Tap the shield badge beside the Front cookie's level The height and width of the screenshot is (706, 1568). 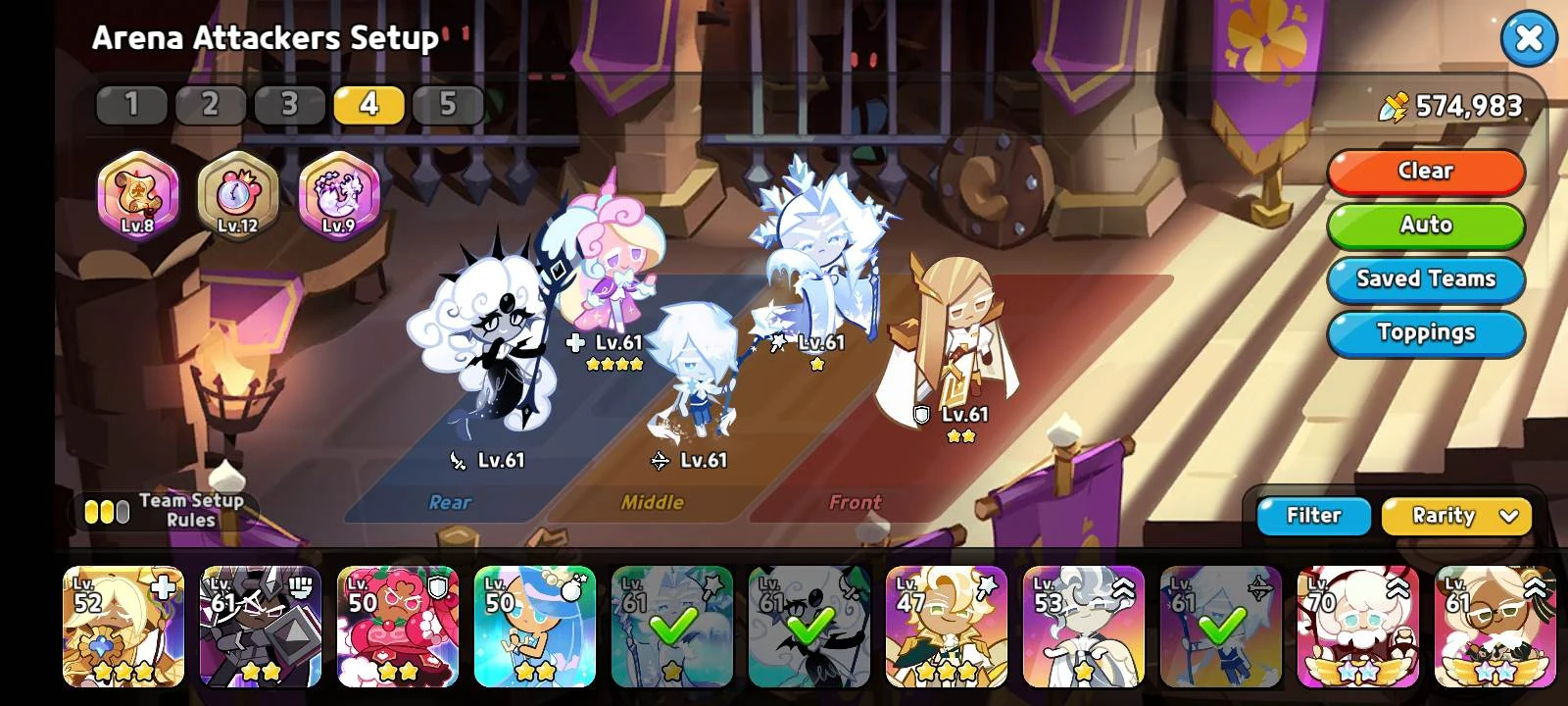click(x=919, y=414)
